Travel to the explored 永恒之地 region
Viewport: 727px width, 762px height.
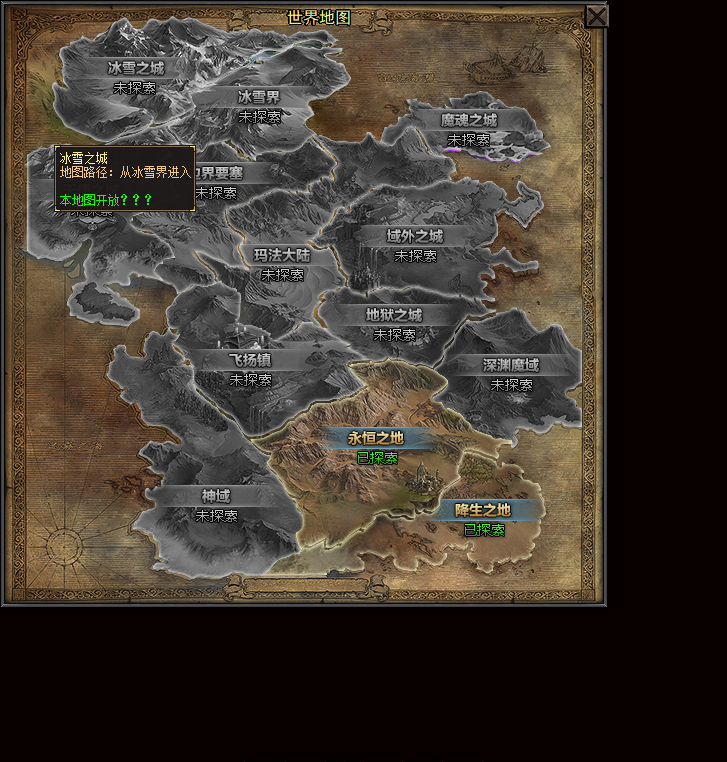point(376,438)
